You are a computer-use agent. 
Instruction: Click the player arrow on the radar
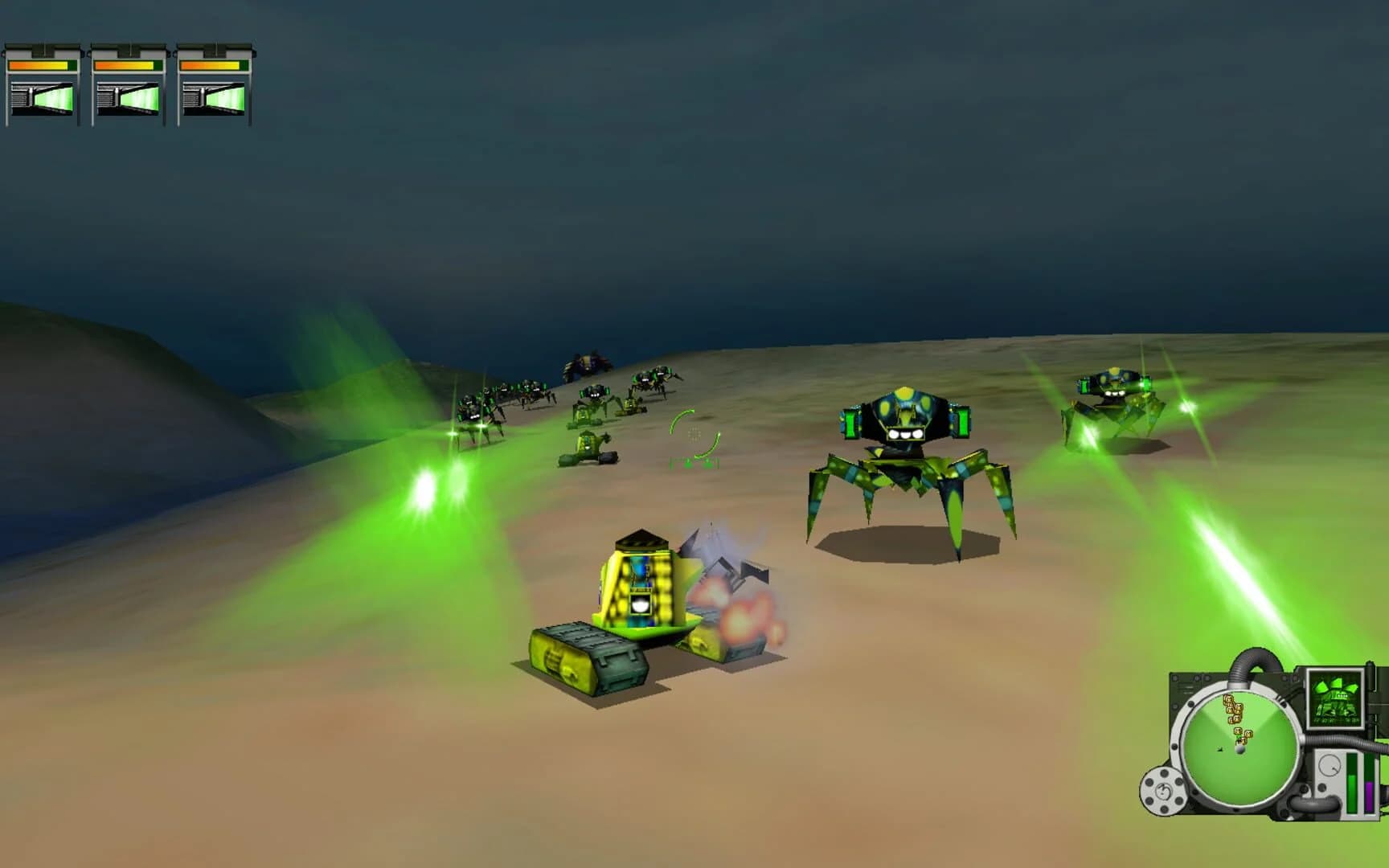click(x=1220, y=750)
